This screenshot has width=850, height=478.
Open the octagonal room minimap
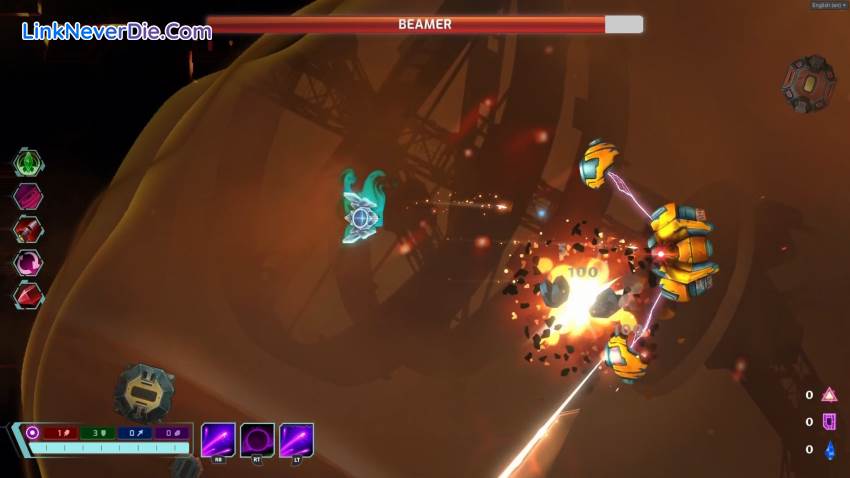tap(808, 83)
